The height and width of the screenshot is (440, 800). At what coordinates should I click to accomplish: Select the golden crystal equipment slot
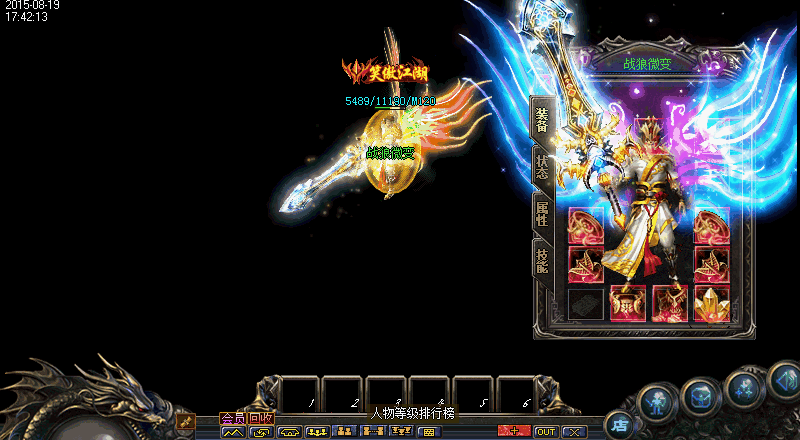[711, 303]
